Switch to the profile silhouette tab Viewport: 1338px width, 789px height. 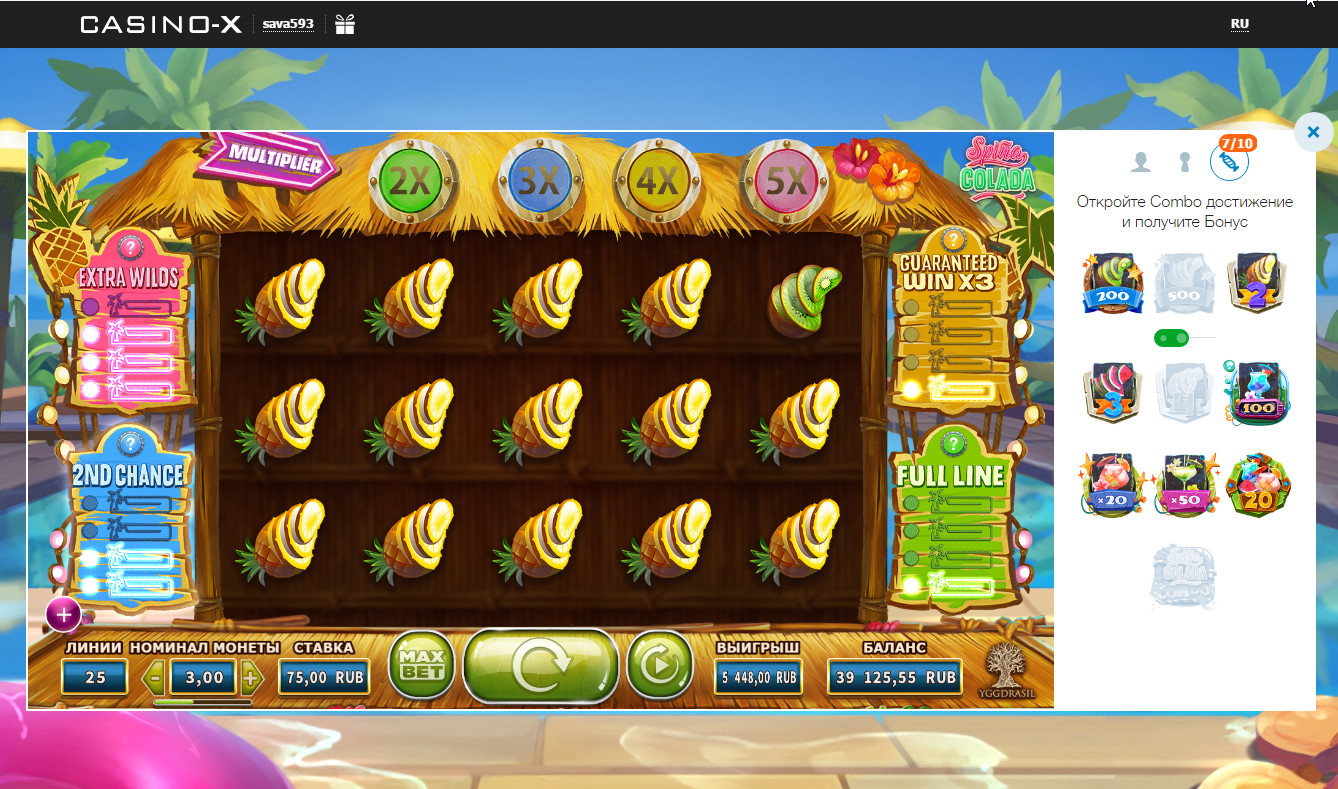(x=1140, y=161)
